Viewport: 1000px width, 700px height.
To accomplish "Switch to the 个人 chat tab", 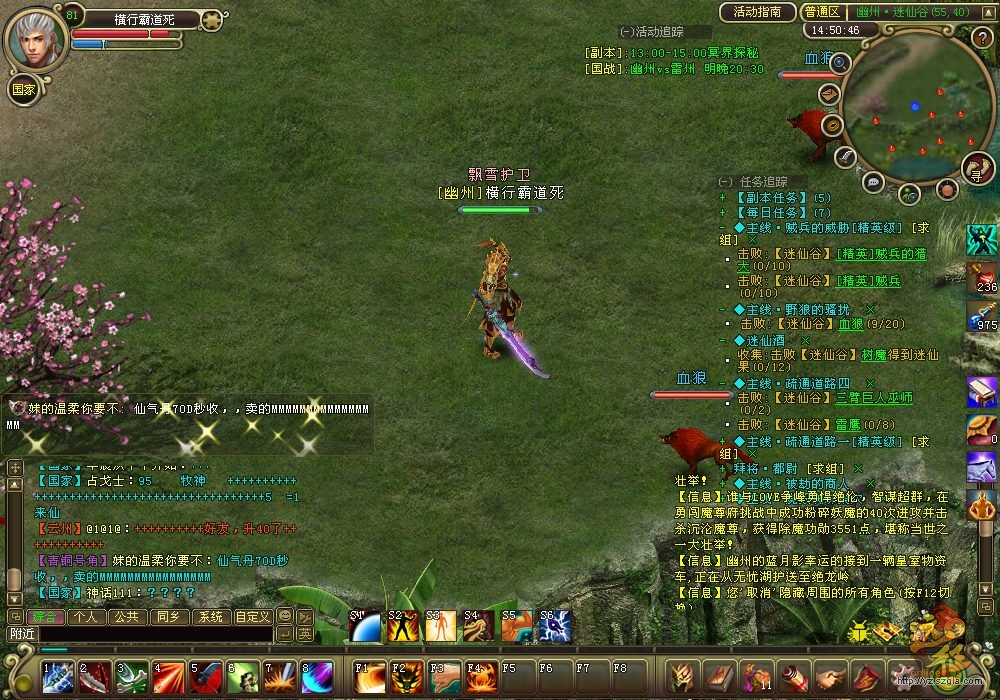I will pyautogui.click(x=85, y=616).
